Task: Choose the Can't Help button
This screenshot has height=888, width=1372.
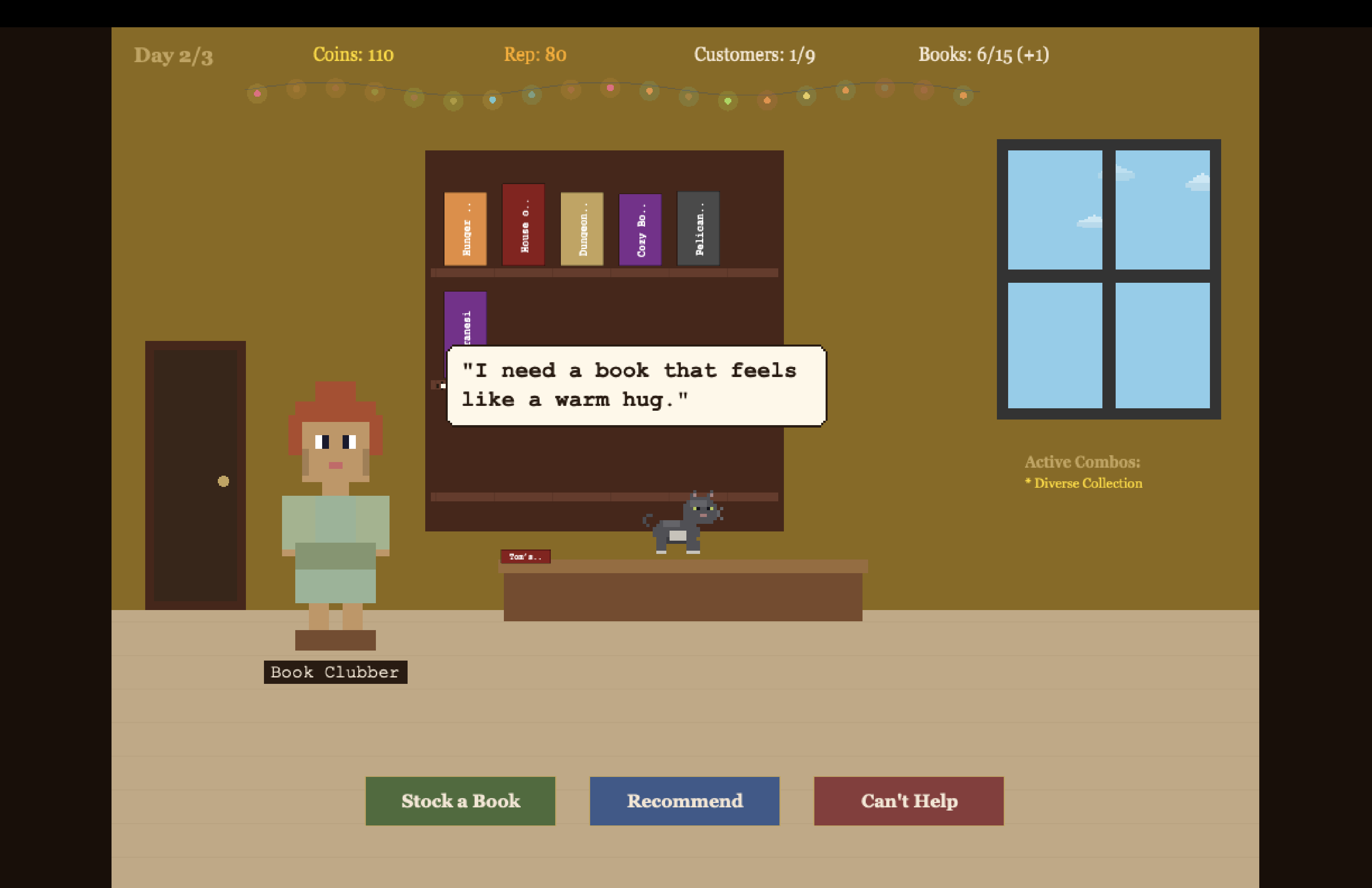Action: pos(909,801)
